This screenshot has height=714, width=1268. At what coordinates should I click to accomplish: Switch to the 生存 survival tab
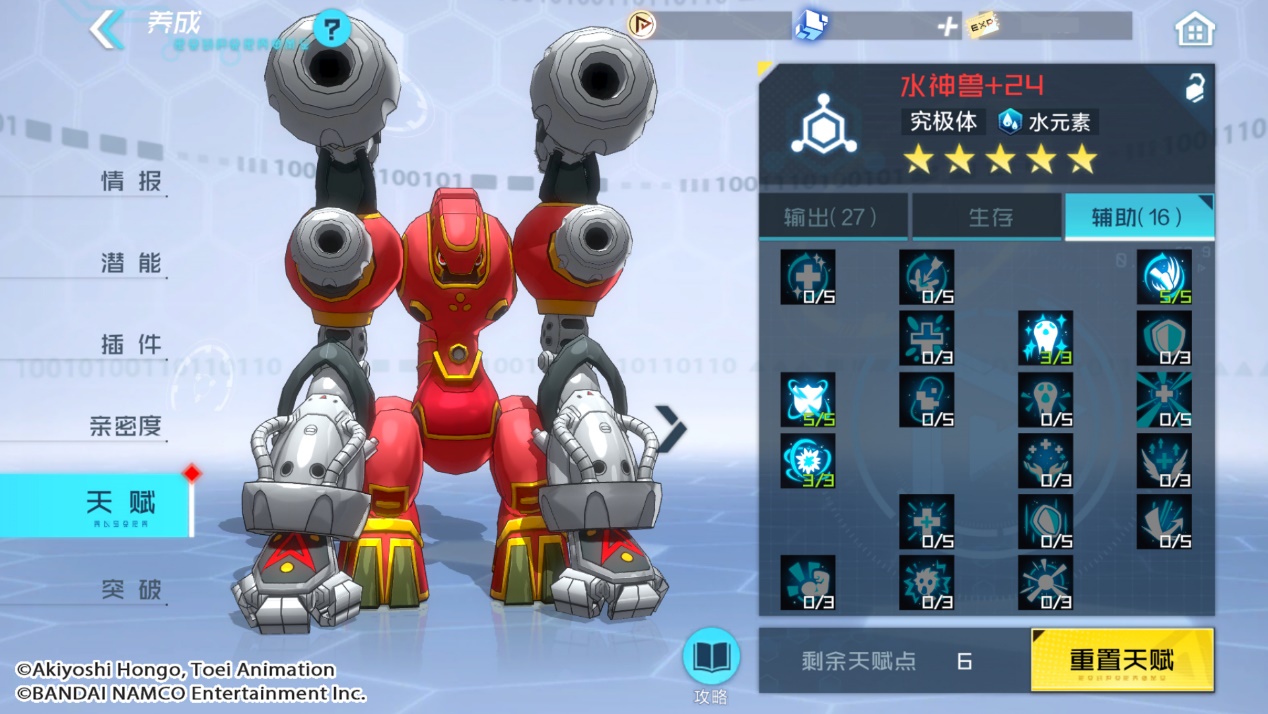(987, 217)
